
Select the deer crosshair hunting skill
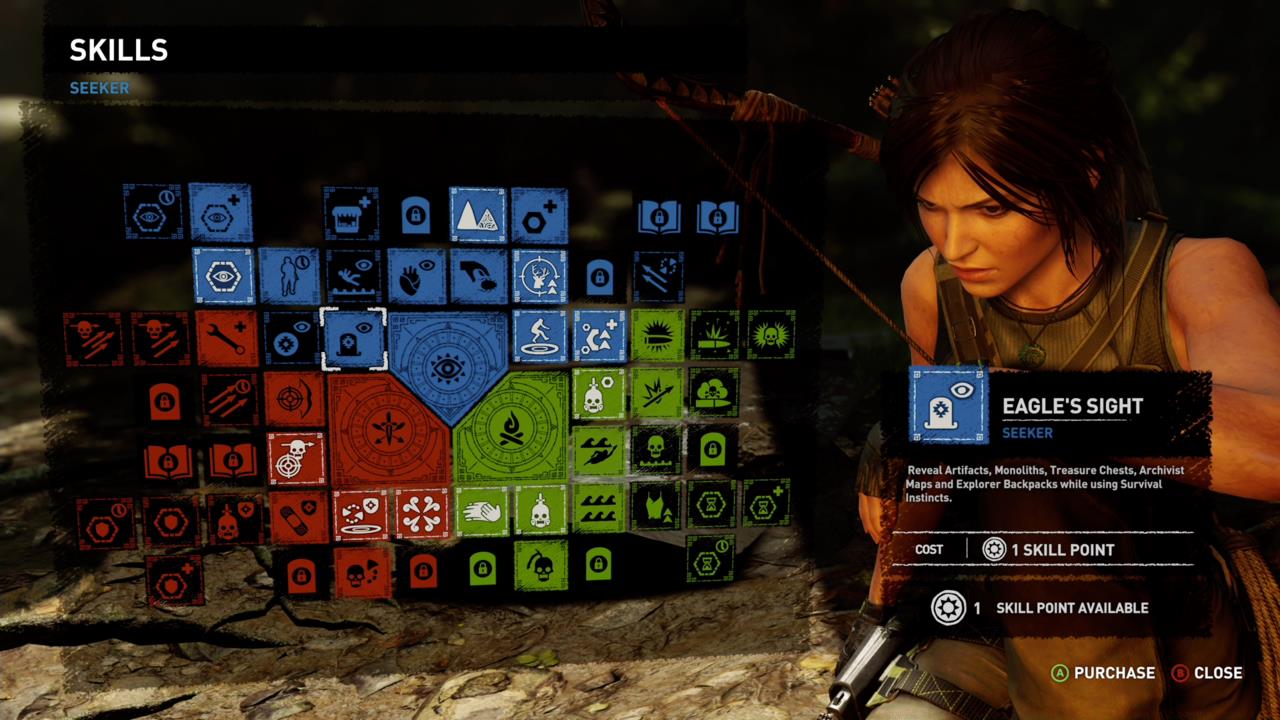point(538,277)
